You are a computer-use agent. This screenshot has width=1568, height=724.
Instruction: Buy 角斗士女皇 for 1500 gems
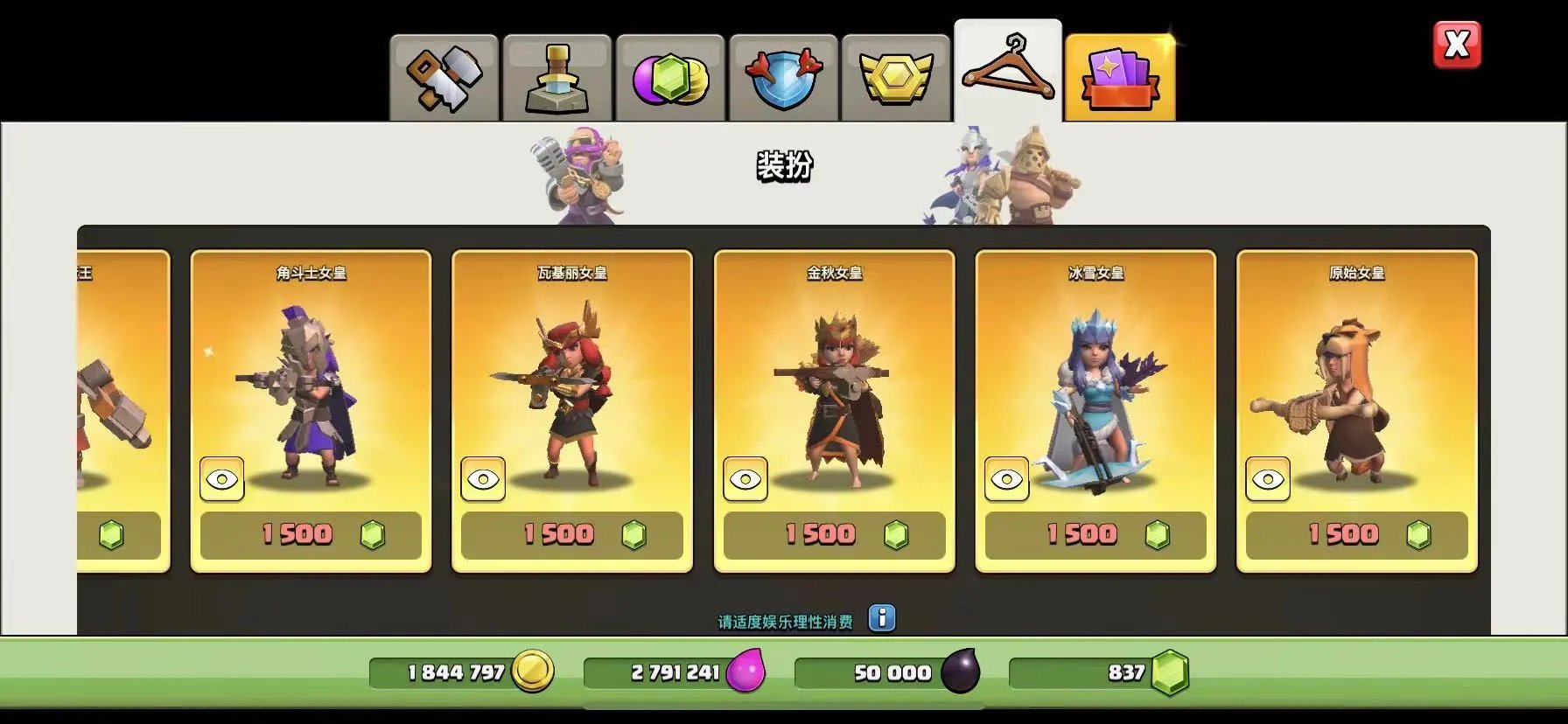click(311, 535)
